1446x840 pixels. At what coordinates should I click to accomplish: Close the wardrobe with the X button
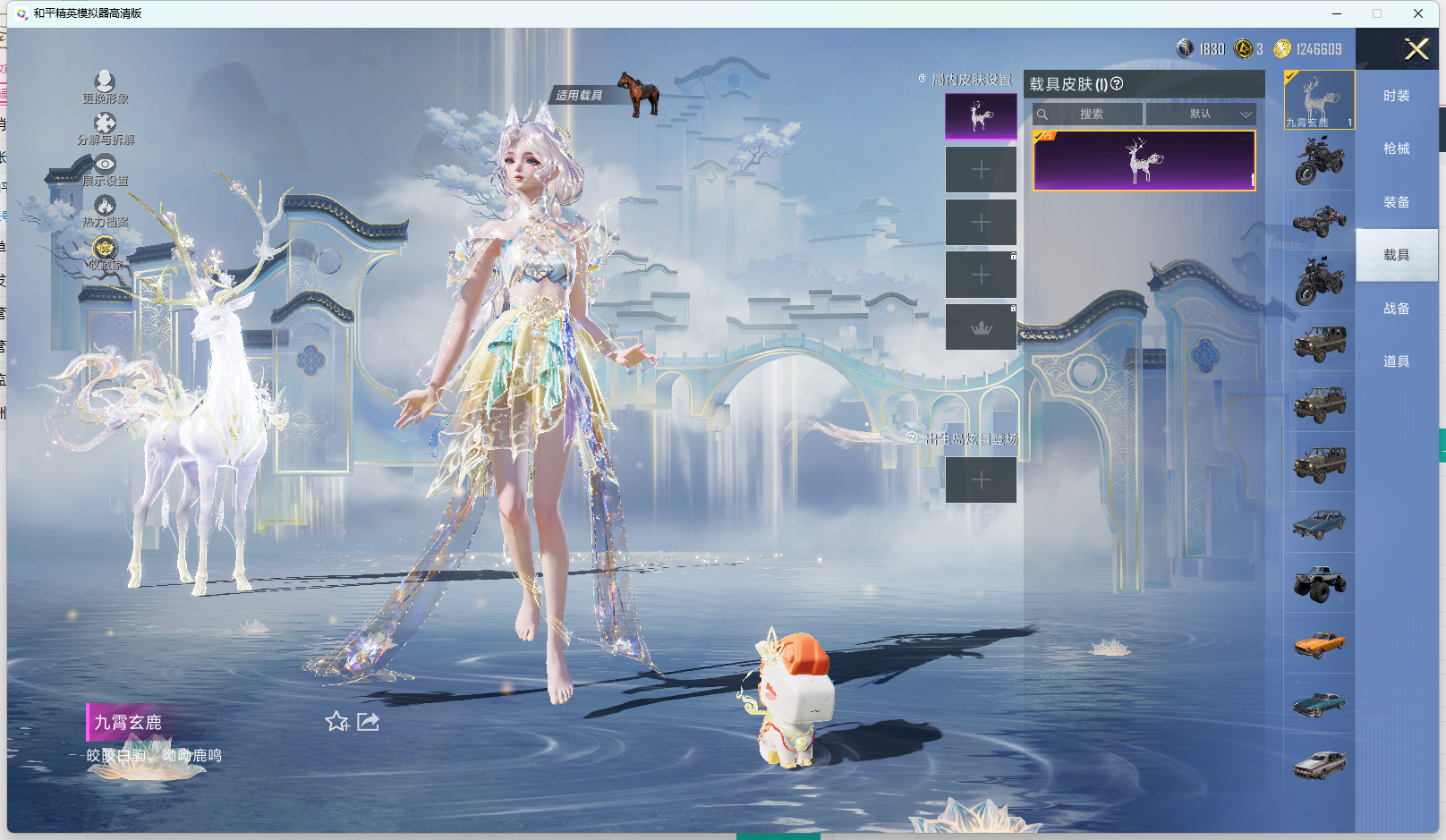pyautogui.click(x=1416, y=49)
